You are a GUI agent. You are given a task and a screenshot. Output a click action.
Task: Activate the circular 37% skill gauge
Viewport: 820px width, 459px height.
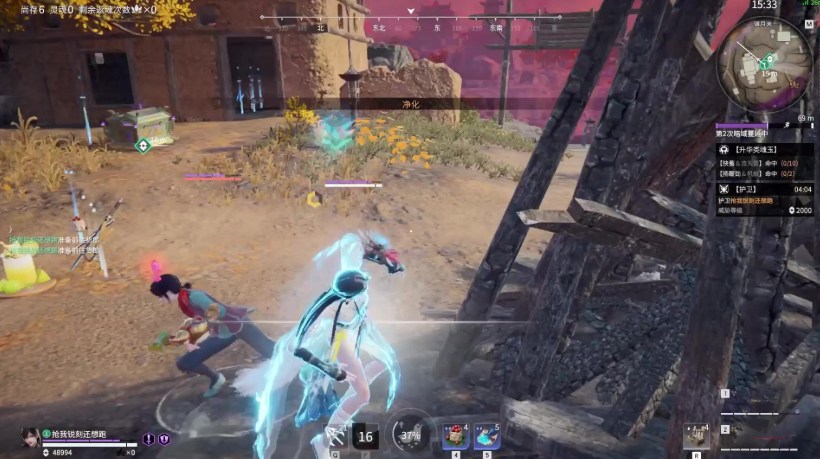[x=410, y=435]
